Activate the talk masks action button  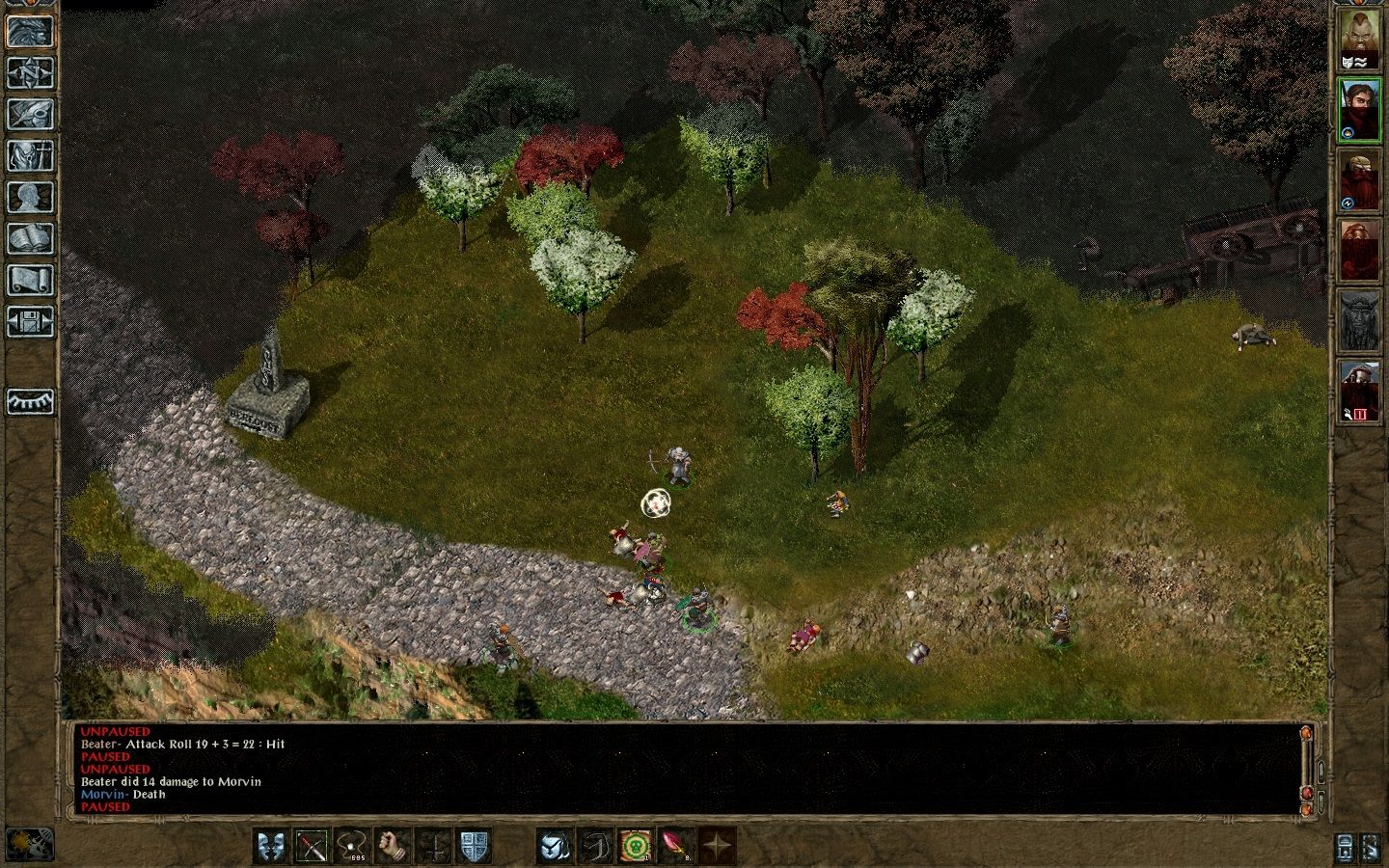click(x=271, y=846)
